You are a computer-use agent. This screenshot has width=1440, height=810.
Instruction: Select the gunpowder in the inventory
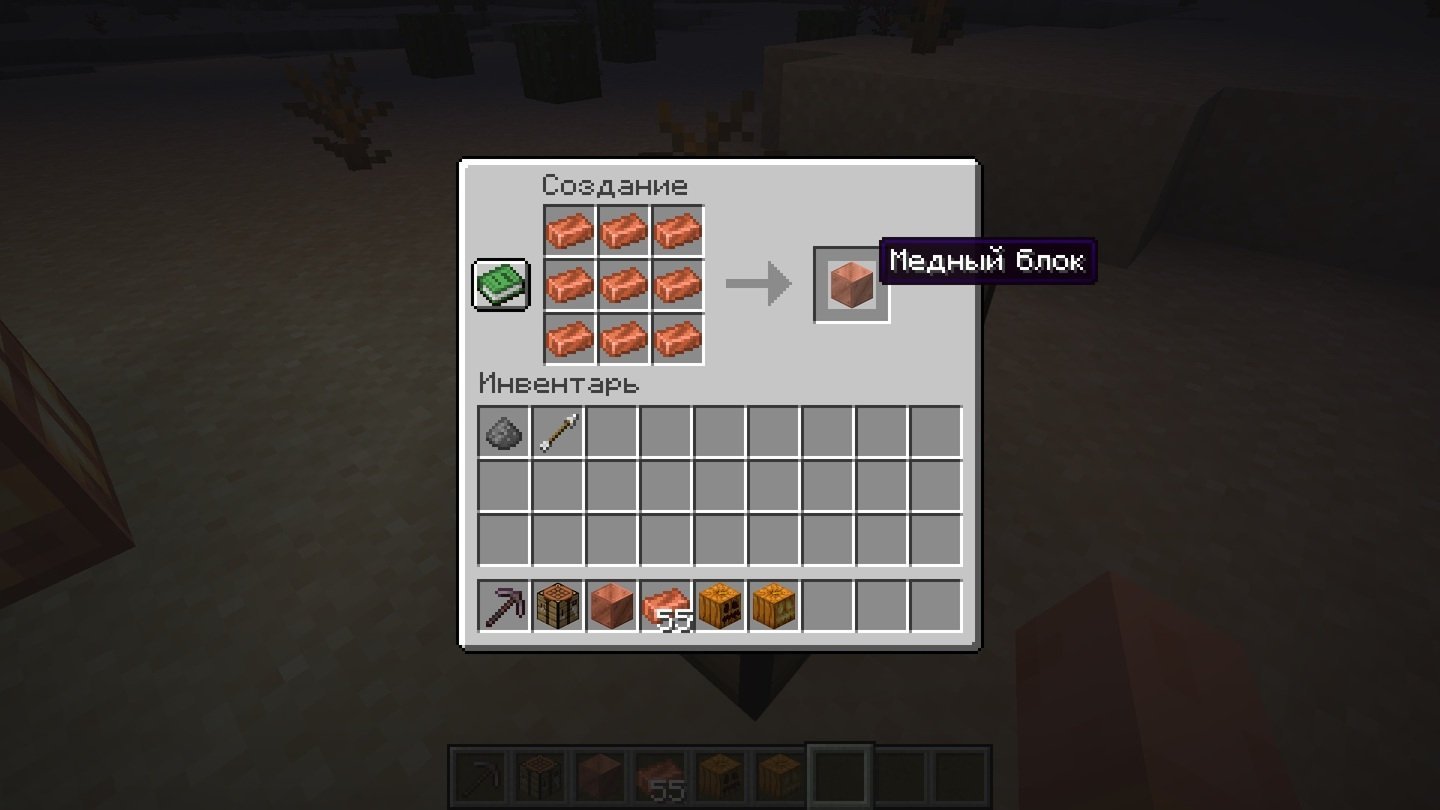click(x=504, y=432)
